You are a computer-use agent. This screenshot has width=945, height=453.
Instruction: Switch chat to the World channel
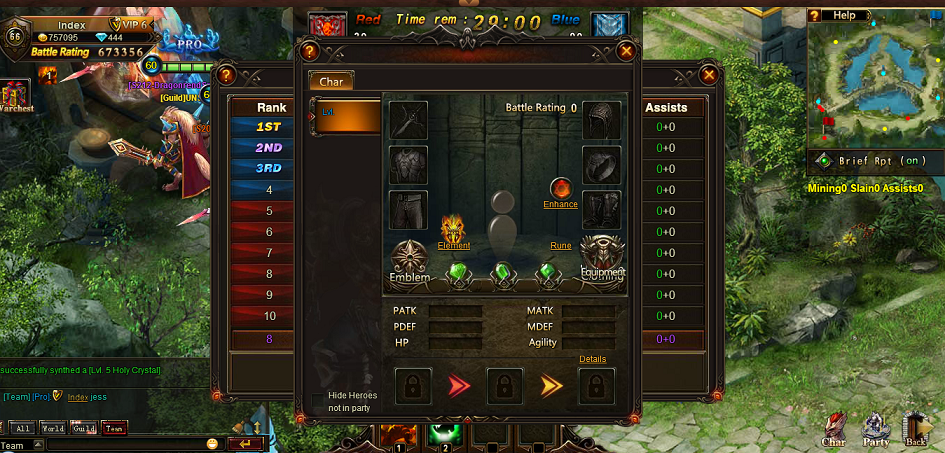coord(52,428)
